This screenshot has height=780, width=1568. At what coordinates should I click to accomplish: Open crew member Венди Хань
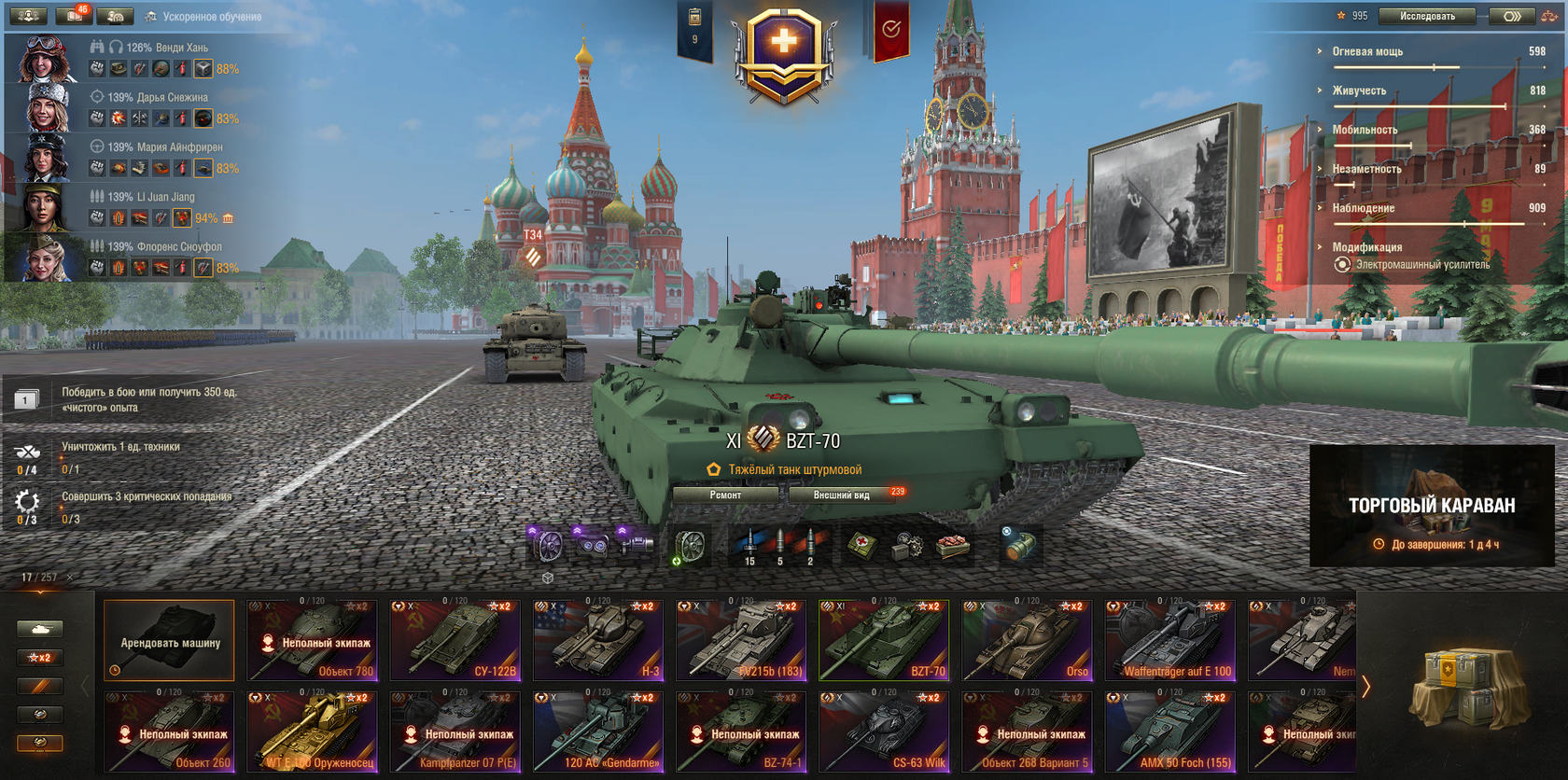click(45, 58)
